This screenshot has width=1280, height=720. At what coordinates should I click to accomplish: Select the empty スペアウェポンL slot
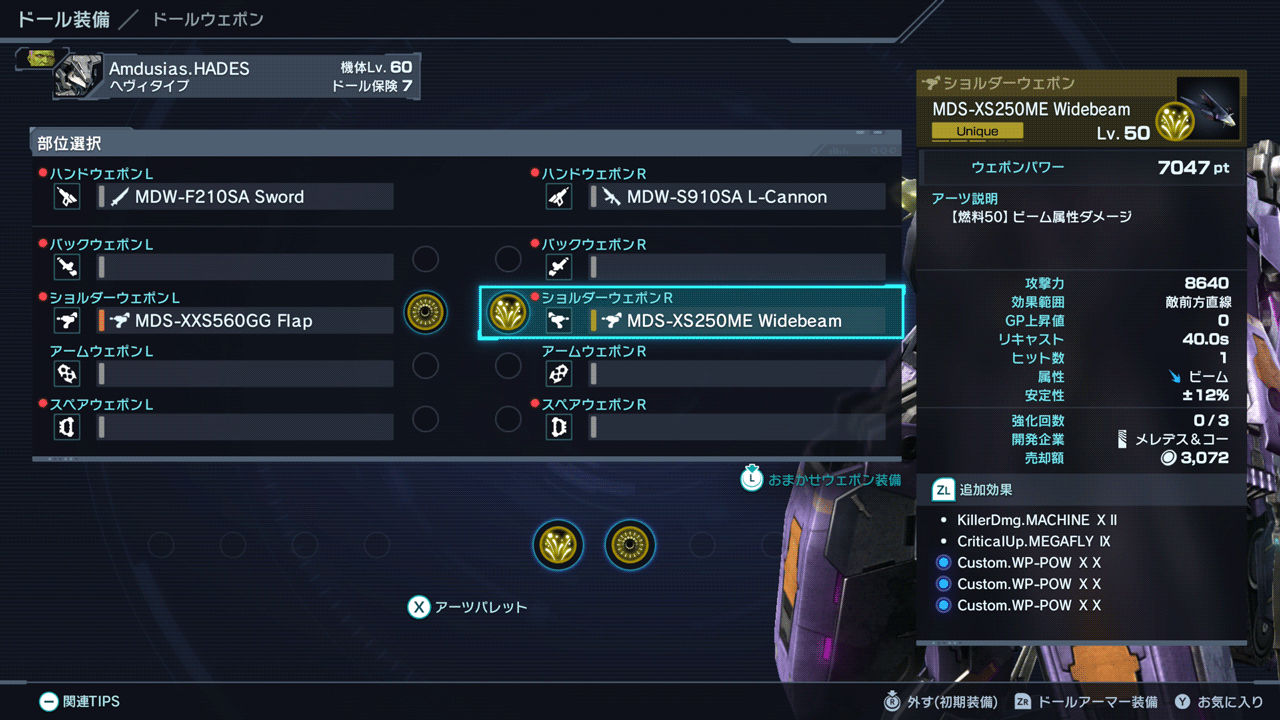[245, 427]
